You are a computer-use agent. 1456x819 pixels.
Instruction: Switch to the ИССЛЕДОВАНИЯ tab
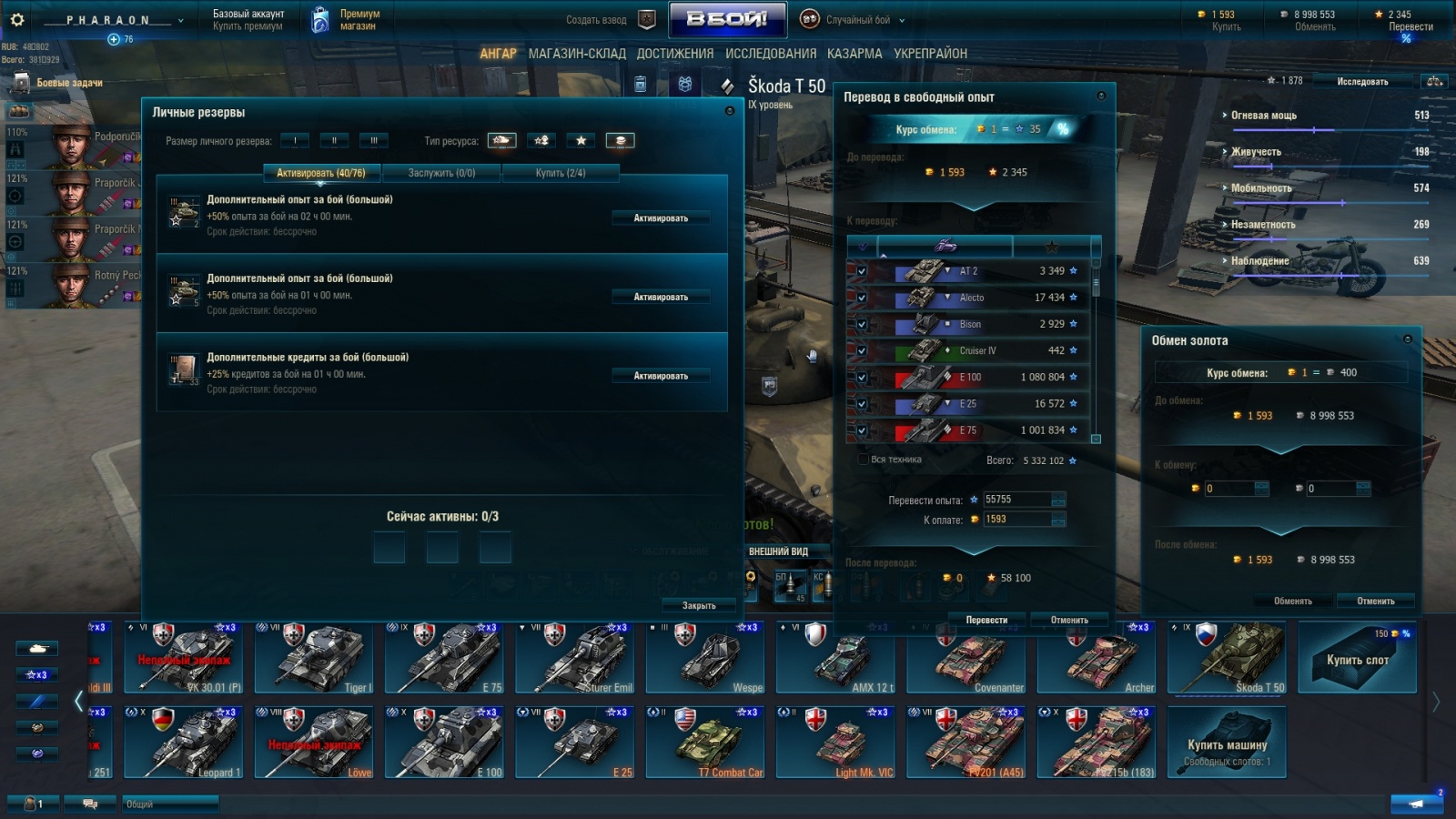[x=770, y=54]
